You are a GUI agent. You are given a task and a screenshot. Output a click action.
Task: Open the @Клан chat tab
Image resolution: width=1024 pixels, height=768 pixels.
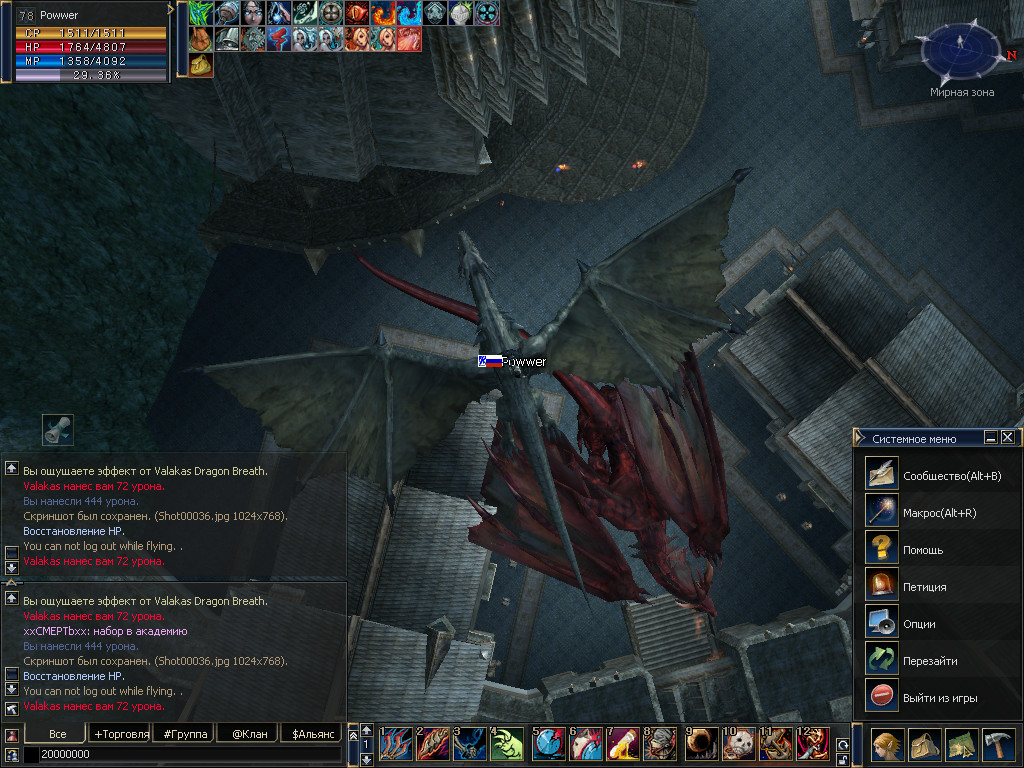click(249, 734)
